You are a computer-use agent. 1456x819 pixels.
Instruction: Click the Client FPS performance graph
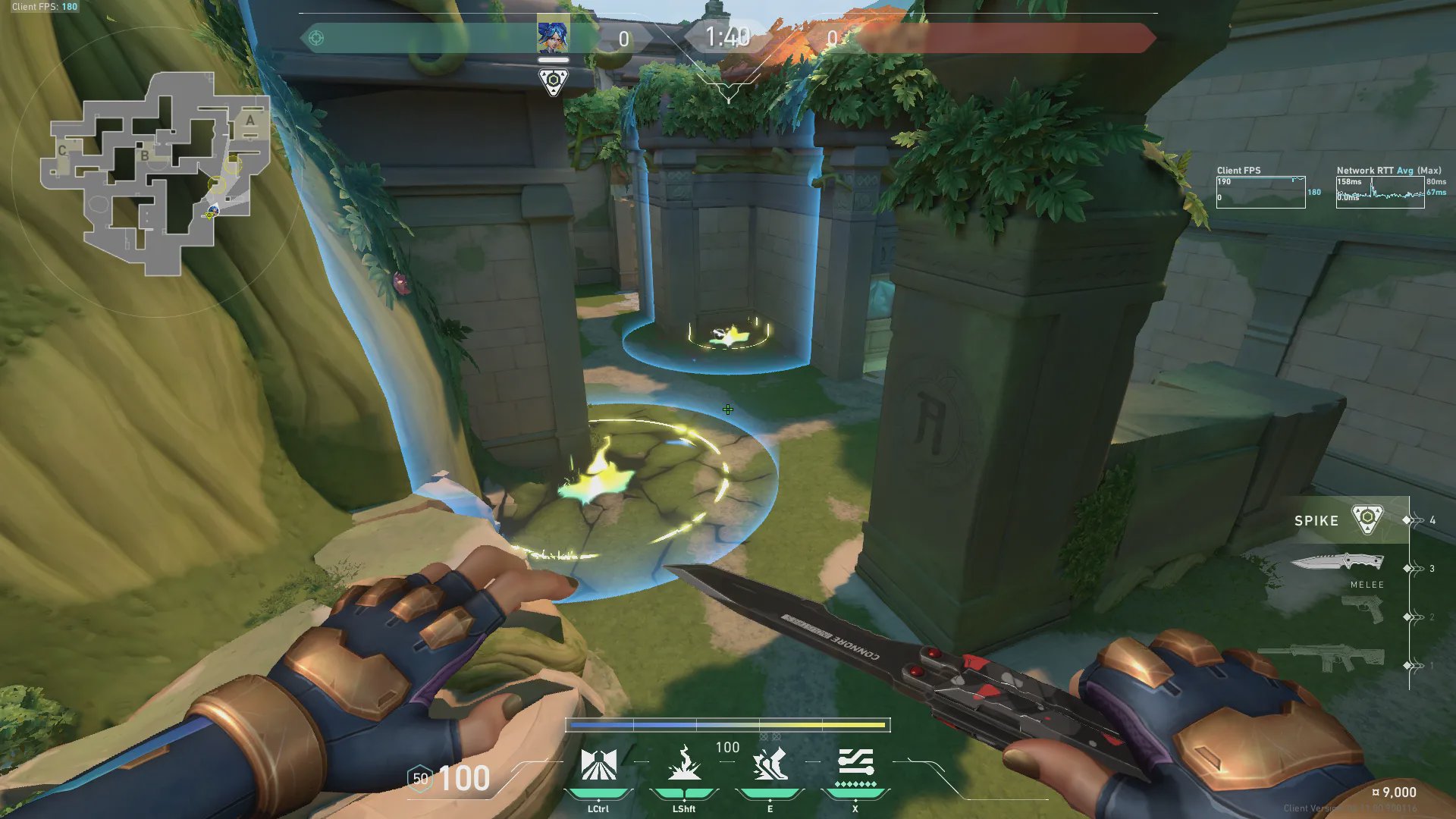tap(1260, 193)
